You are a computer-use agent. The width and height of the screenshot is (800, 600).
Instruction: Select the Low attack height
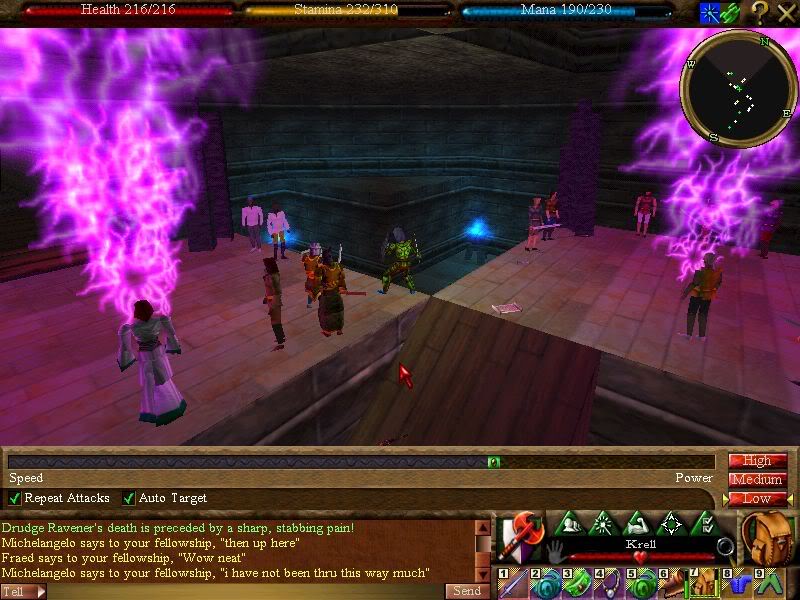(757, 498)
